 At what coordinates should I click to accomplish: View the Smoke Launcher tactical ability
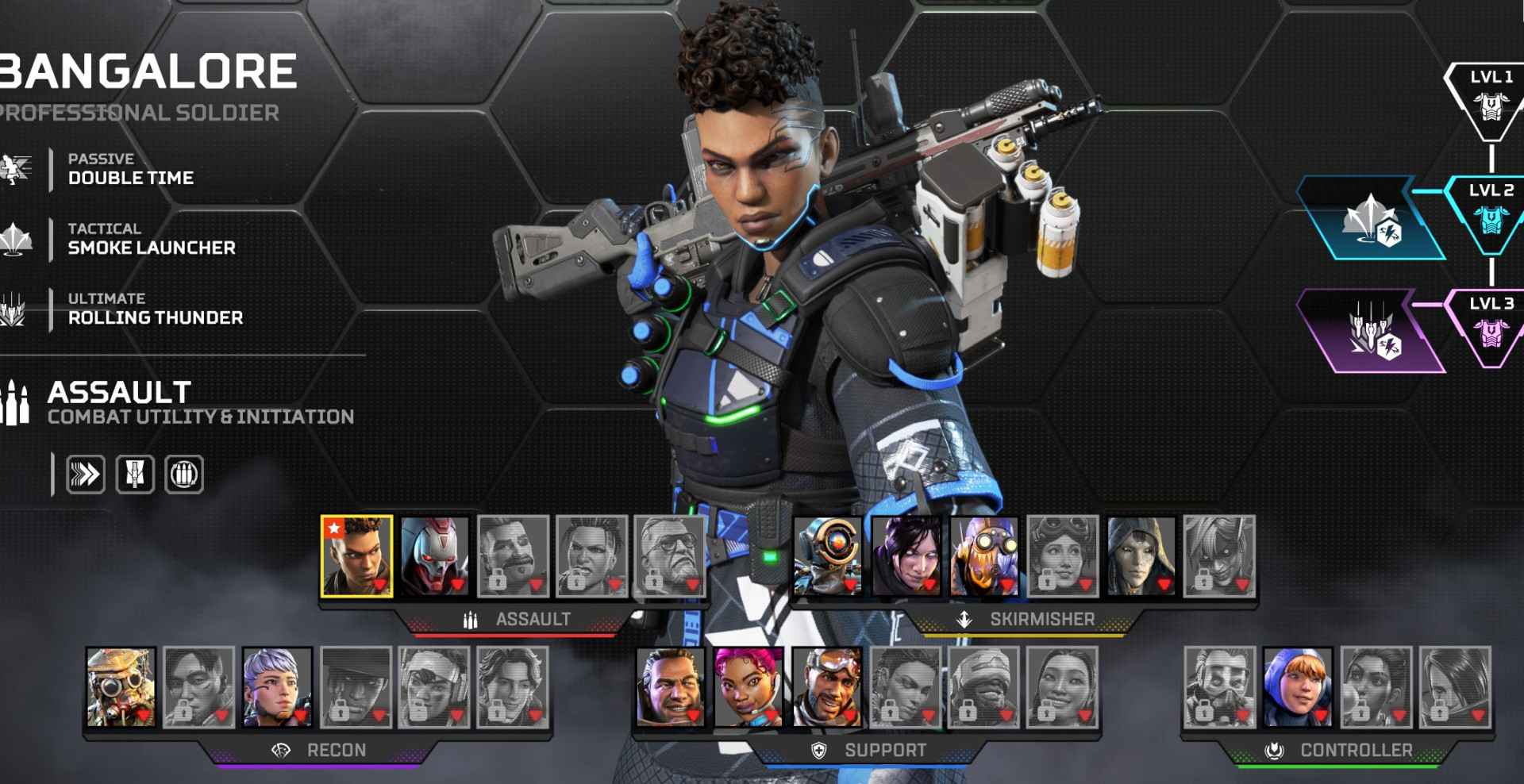coord(151,239)
